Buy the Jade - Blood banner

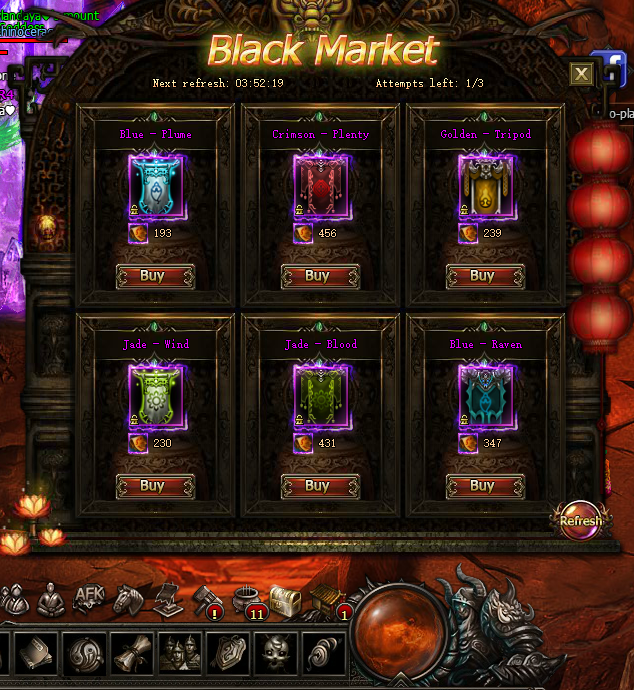point(320,486)
